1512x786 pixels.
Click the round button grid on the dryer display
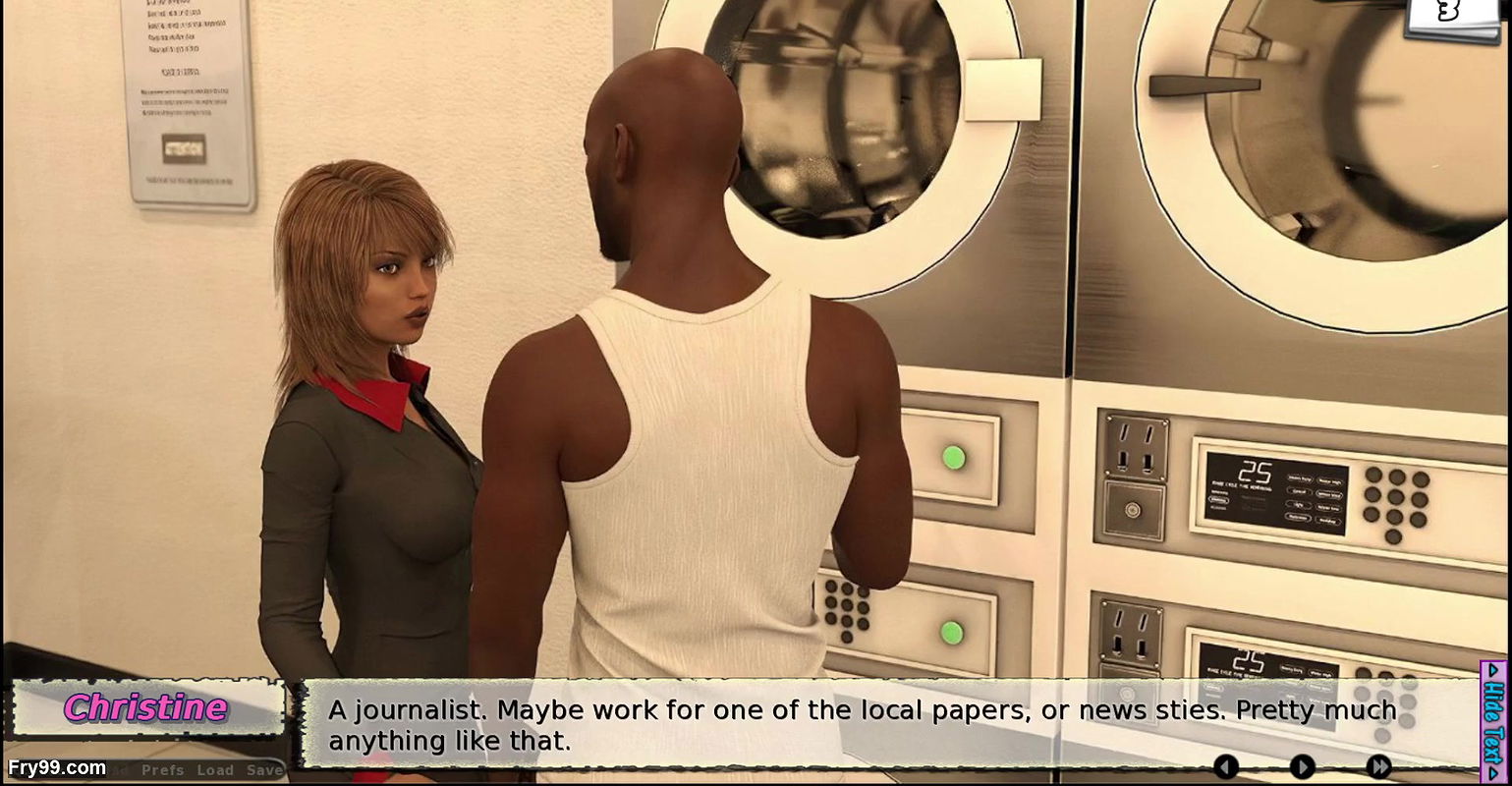[x=1394, y=501]
